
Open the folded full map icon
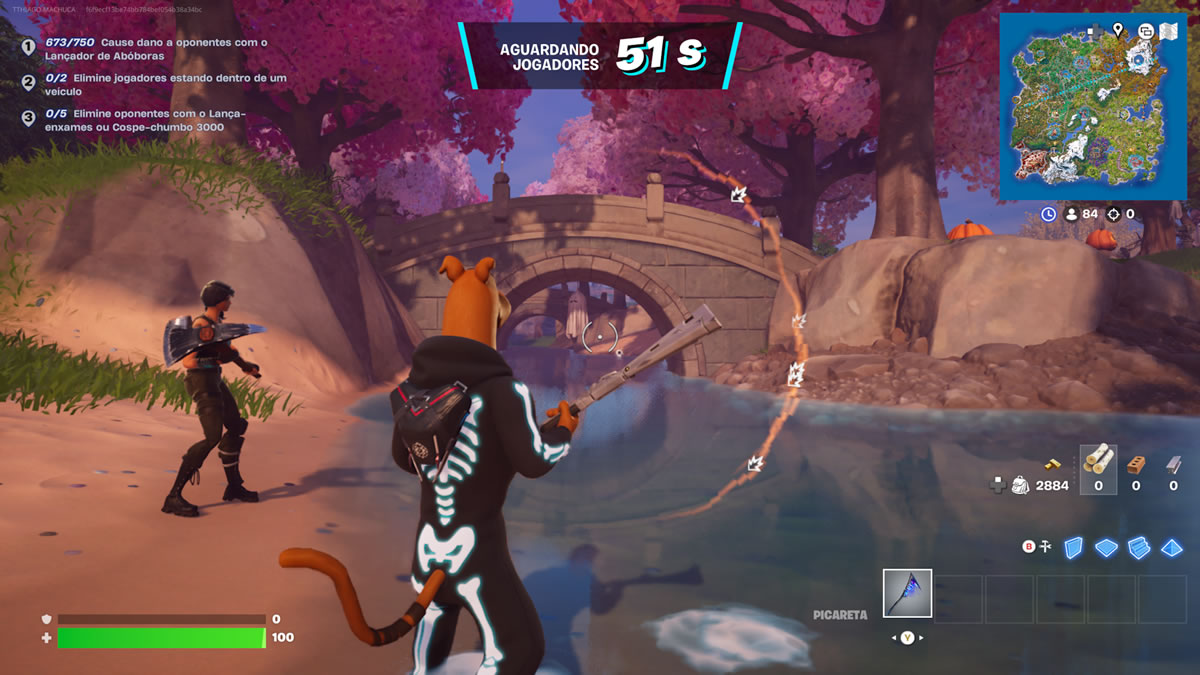pyautogui.click(x=1168, y=31)
